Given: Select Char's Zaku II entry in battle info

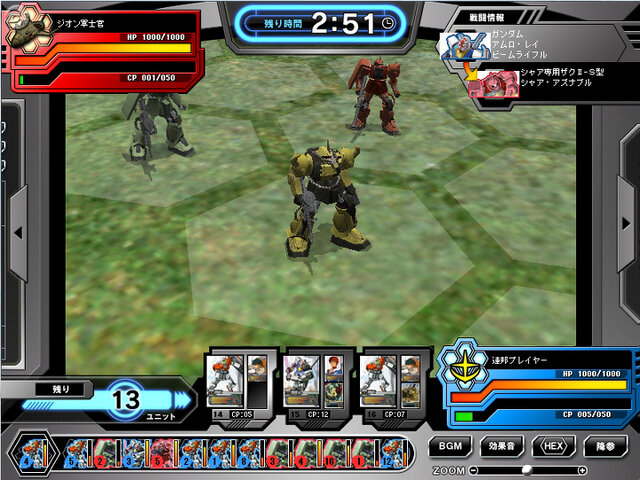Looking at the screenshot, I should coord(545,81).
